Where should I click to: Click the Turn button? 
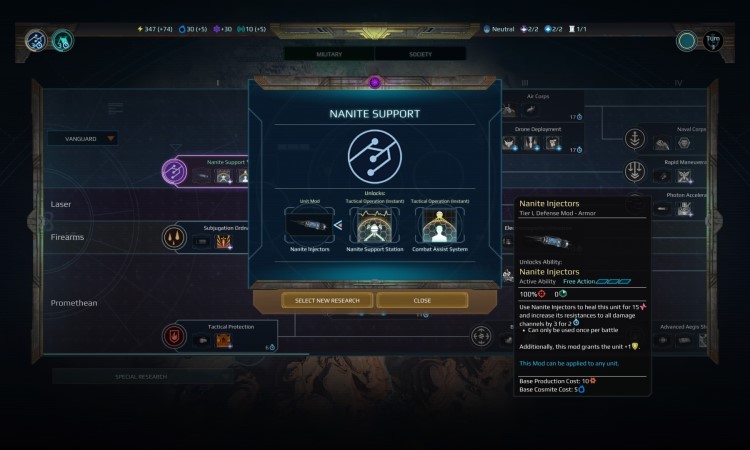coord(714,41)
